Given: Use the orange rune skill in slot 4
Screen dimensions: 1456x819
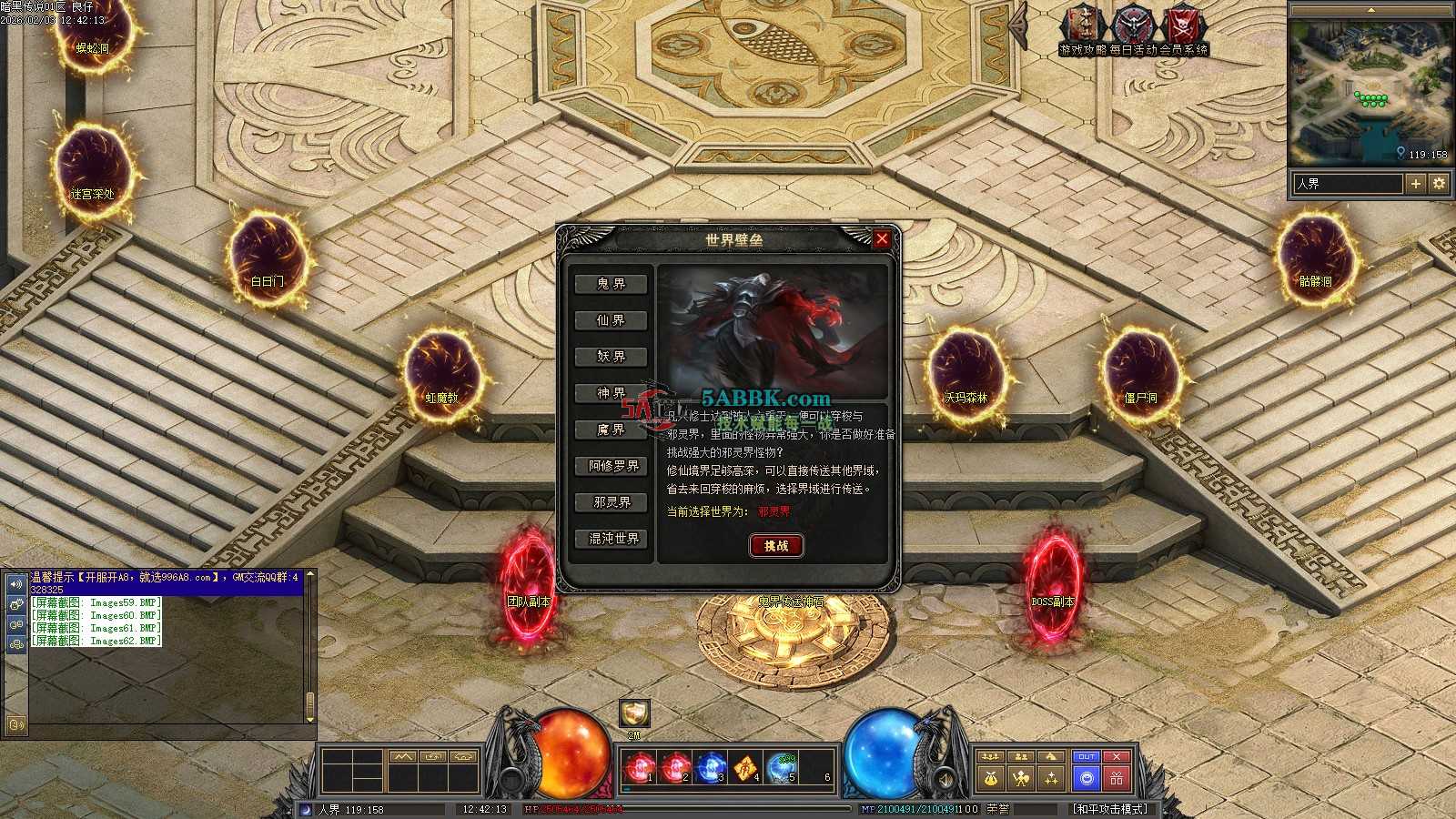Looking at the screenshot, I should point(745,769).
